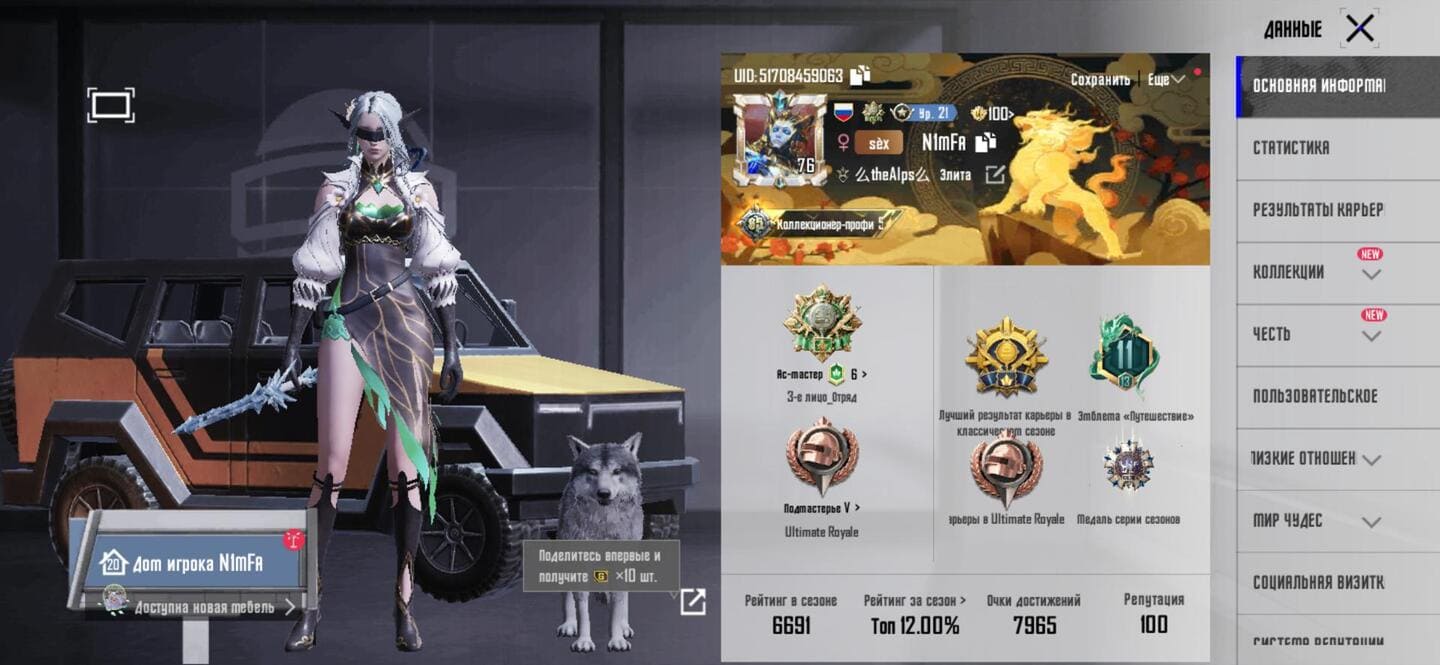
Task: Open the Ас-мастер rank badge
Action: tap(821, 325)
